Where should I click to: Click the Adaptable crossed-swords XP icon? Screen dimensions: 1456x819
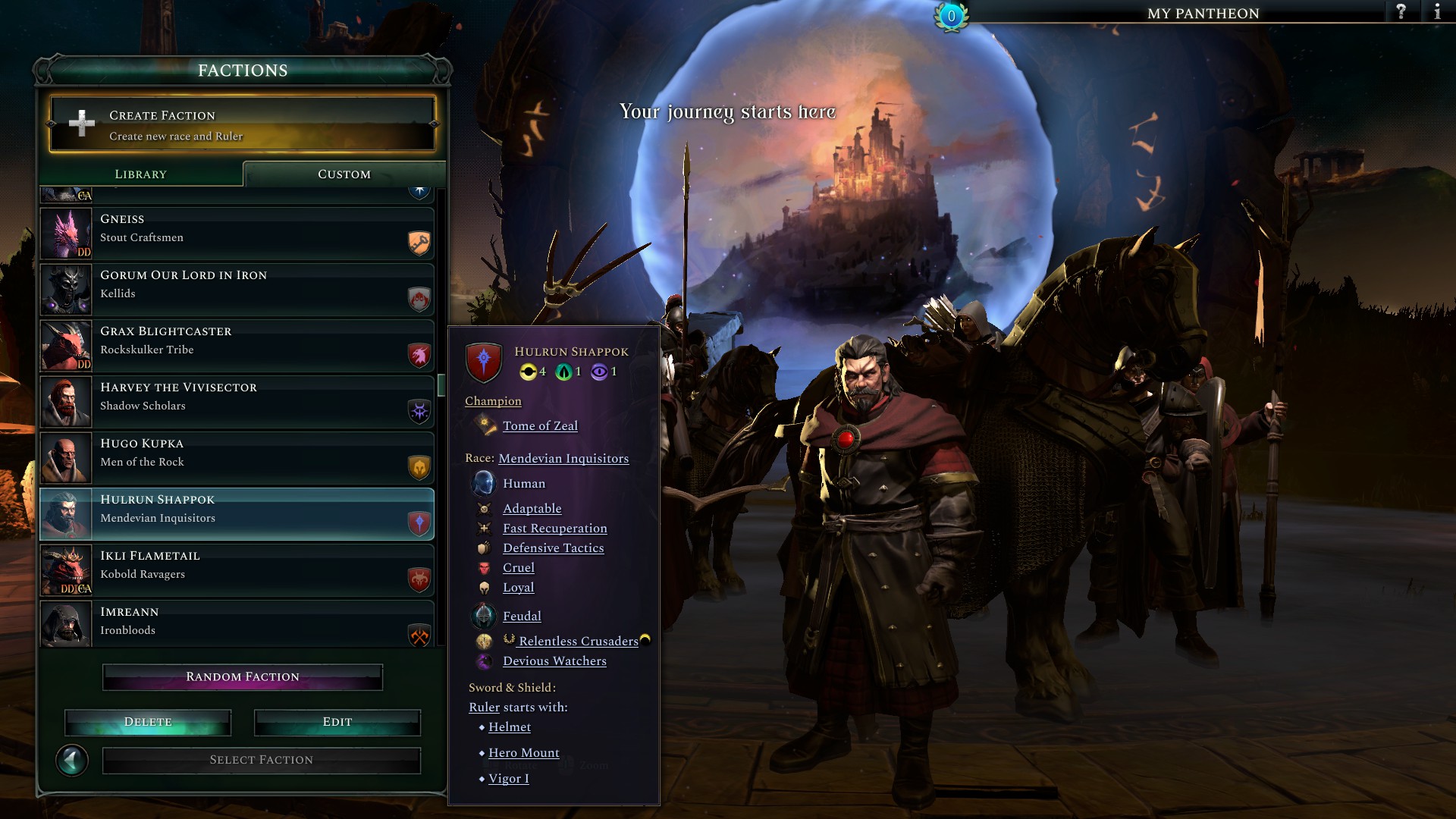click(485, 508)
